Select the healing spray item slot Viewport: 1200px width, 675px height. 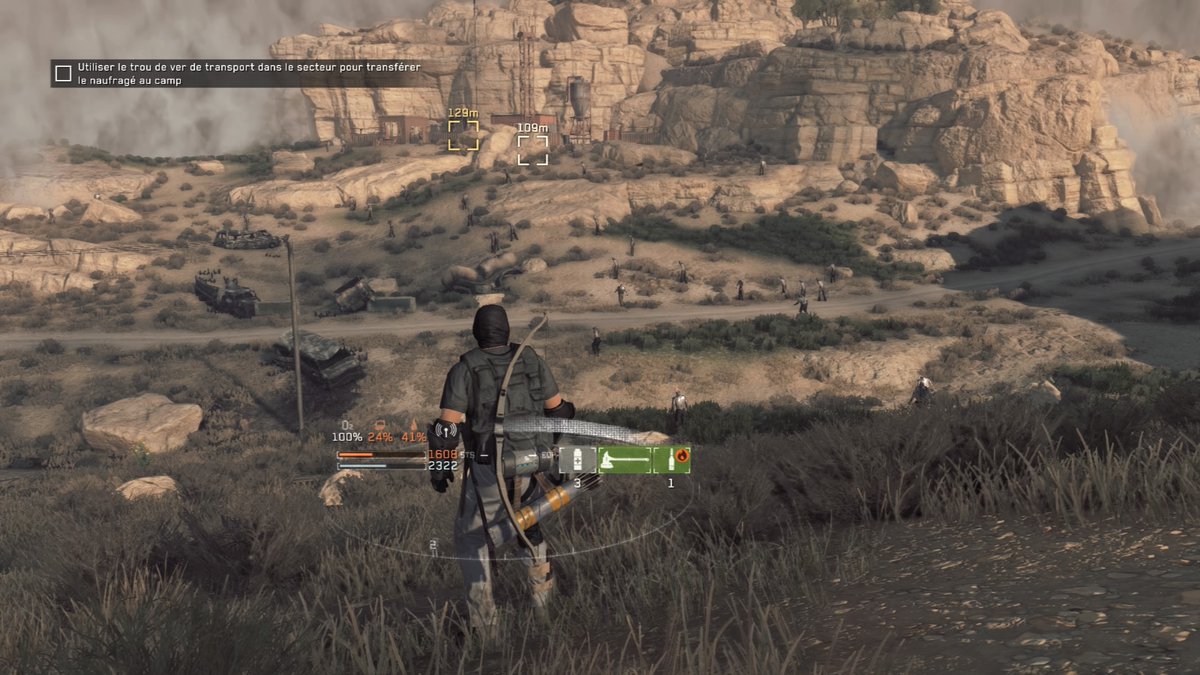576,459
